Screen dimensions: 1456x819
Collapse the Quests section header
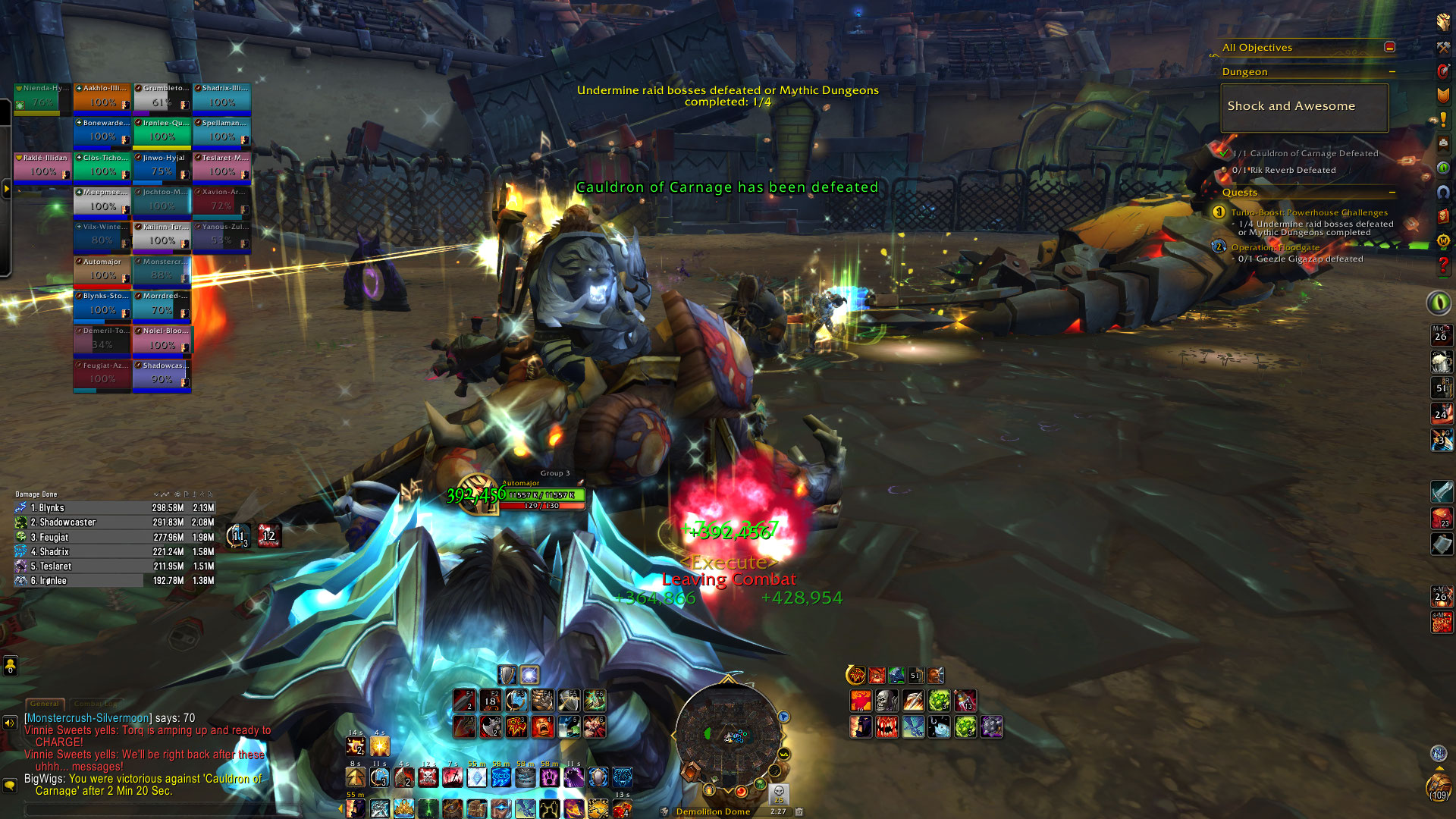tap(1392, 193)
